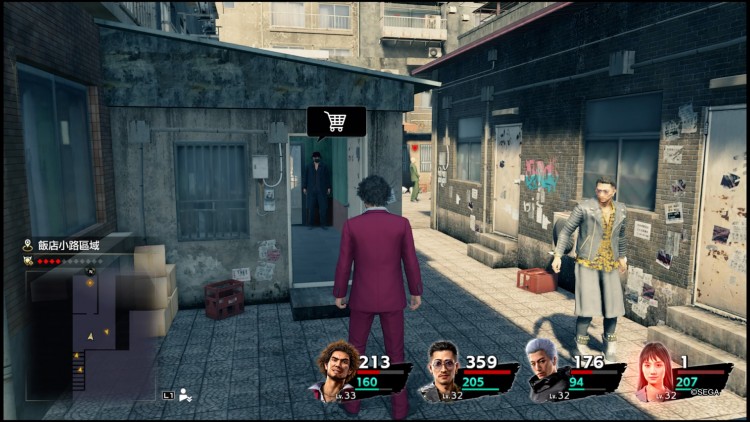Select the curly-haired party leader portrait
Image resolution: width=750 pixels, height=422 pixels.
click(338, 370)
